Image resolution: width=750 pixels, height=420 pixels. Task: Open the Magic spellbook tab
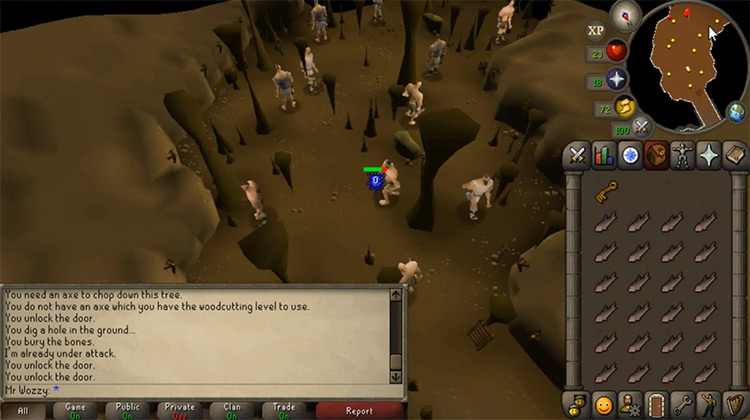733,155
